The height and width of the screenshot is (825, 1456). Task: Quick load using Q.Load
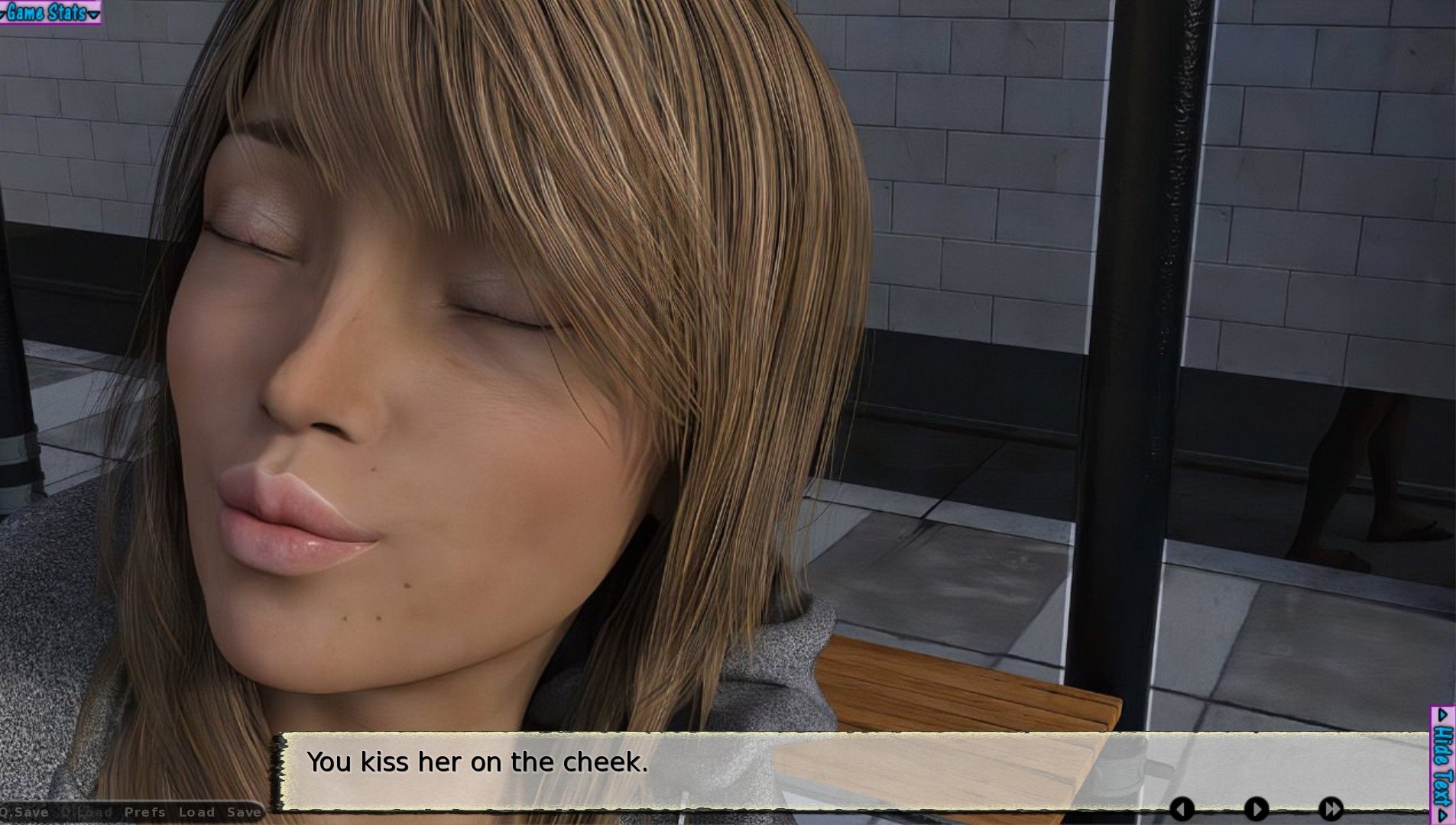pyautogui.click(x=86, y=812)
